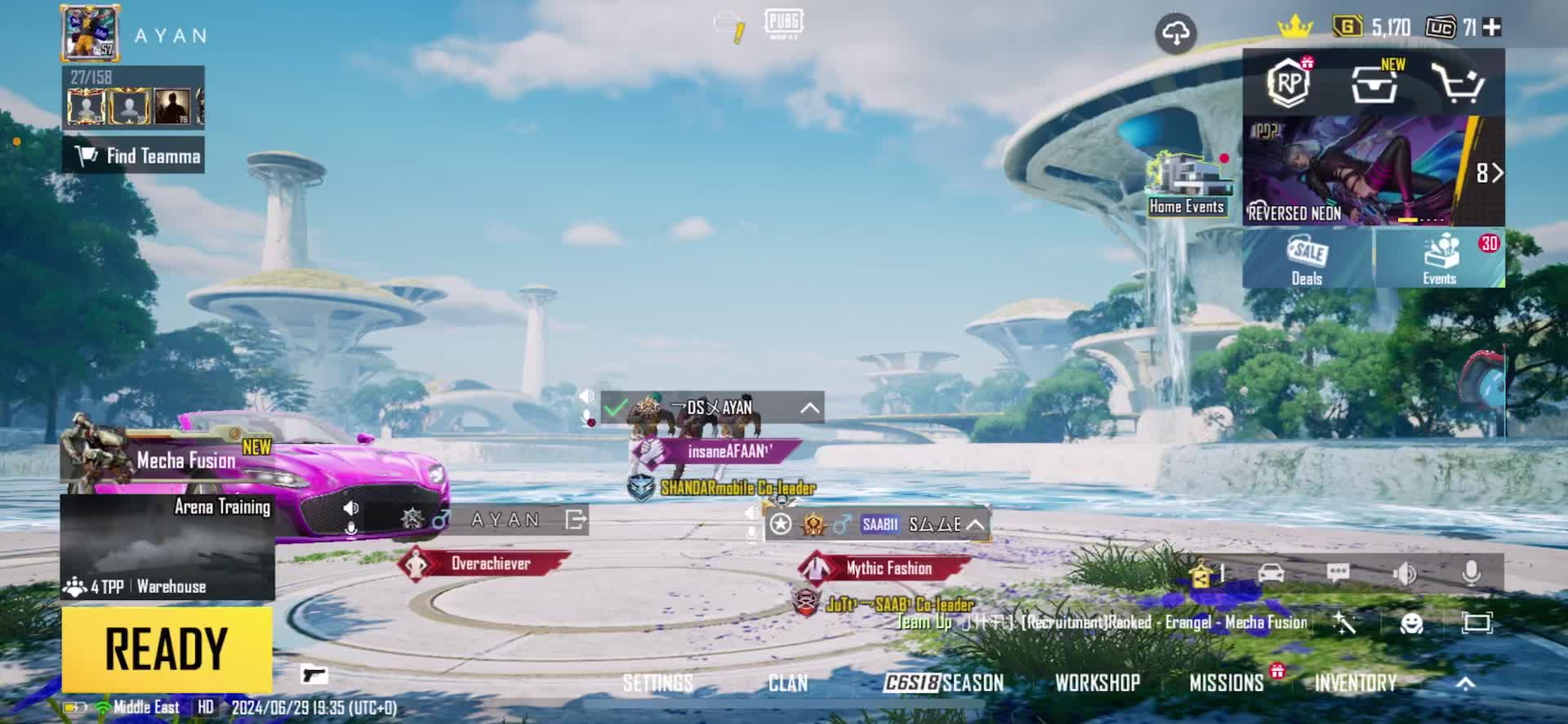View the Missions list
Viewport: 1568px width, 724px height.
[x=1226, y=683]
